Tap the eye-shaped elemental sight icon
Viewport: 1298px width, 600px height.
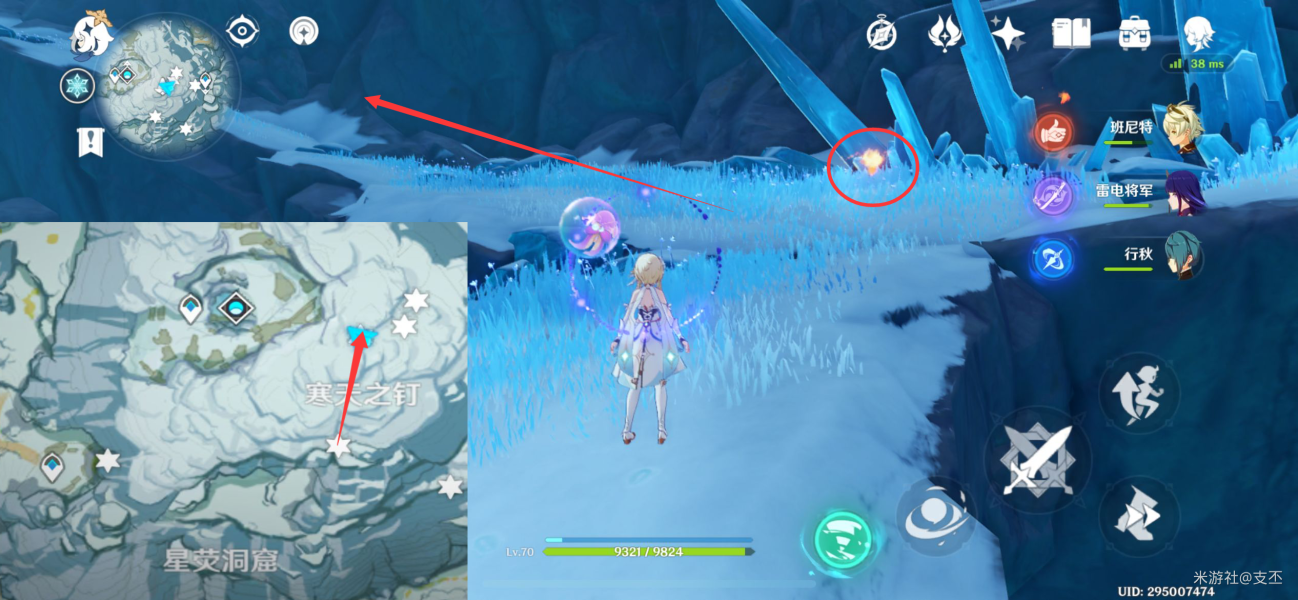coord(241,31)
